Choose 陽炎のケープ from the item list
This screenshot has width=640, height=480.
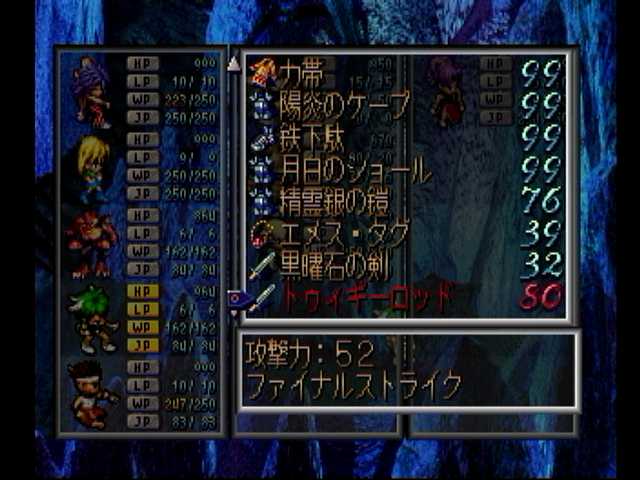point(330,106)
